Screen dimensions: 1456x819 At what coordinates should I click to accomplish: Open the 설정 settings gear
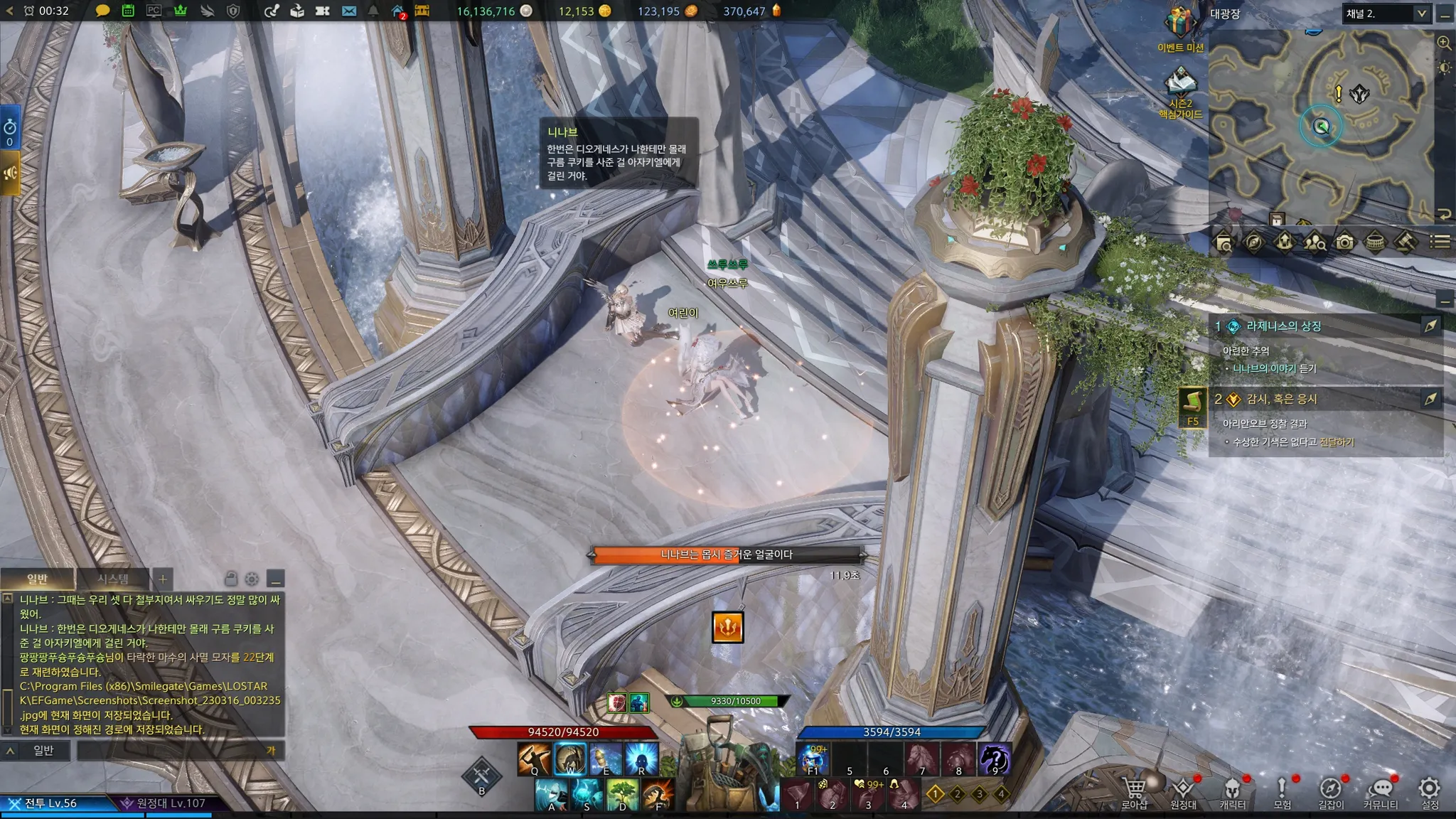(x=1429, y=789)
